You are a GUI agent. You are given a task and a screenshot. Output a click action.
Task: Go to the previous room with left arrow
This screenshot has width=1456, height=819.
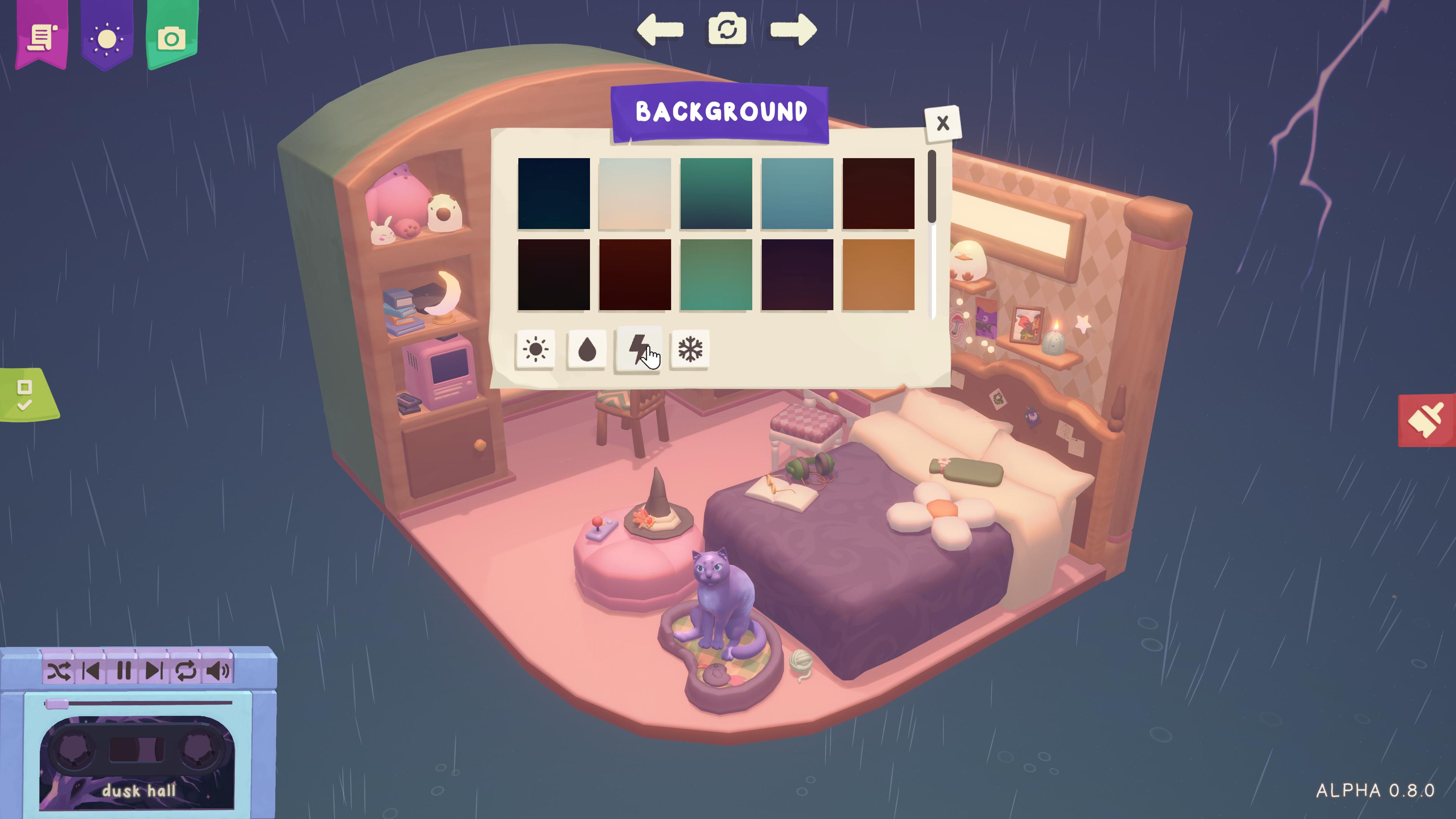point(660,30)
